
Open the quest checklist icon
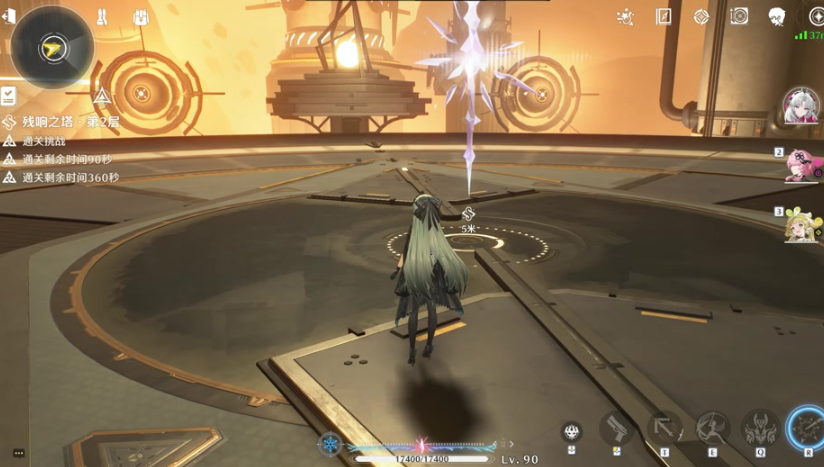[8, 95]
